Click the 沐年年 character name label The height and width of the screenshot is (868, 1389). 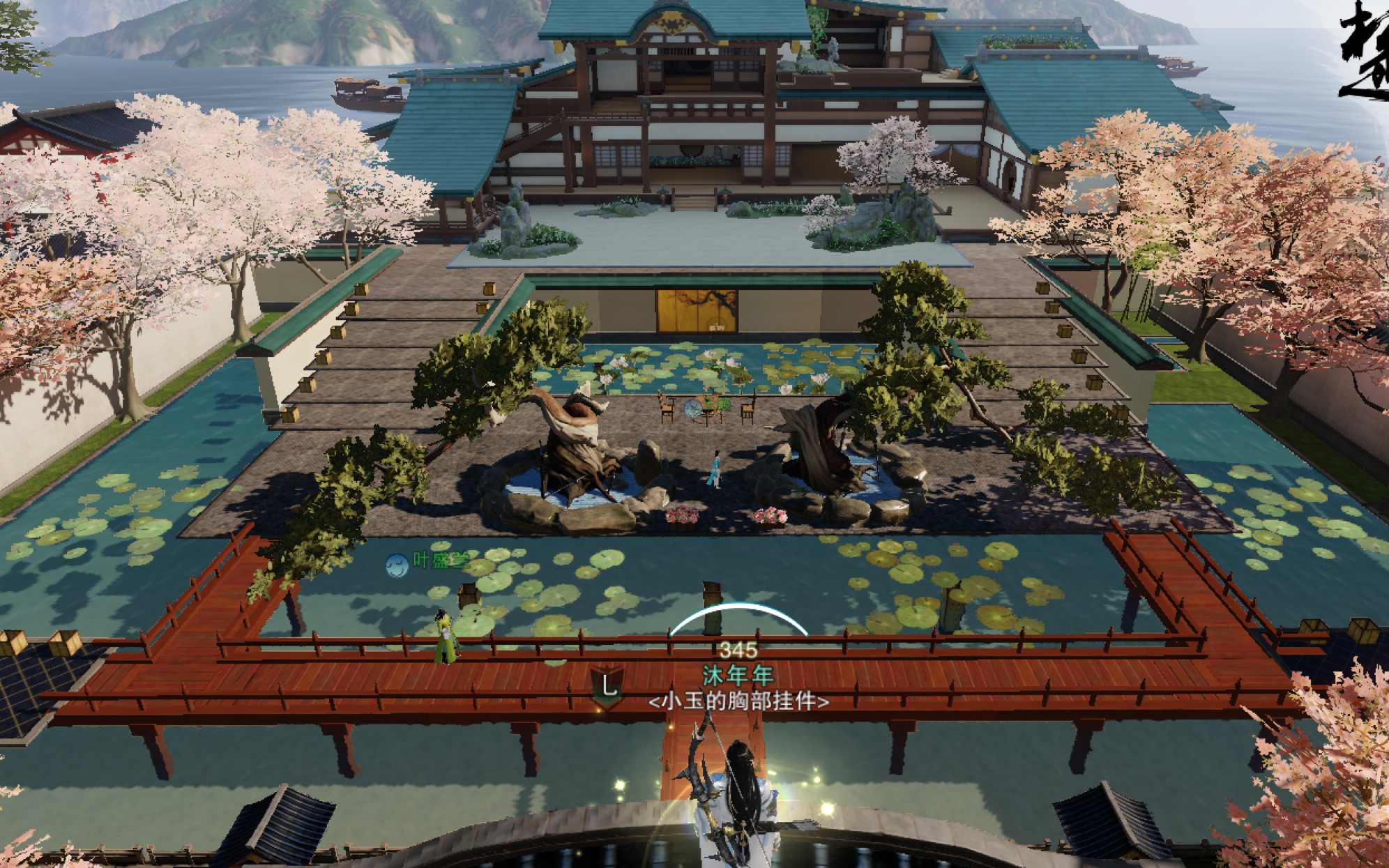point(738,675)
